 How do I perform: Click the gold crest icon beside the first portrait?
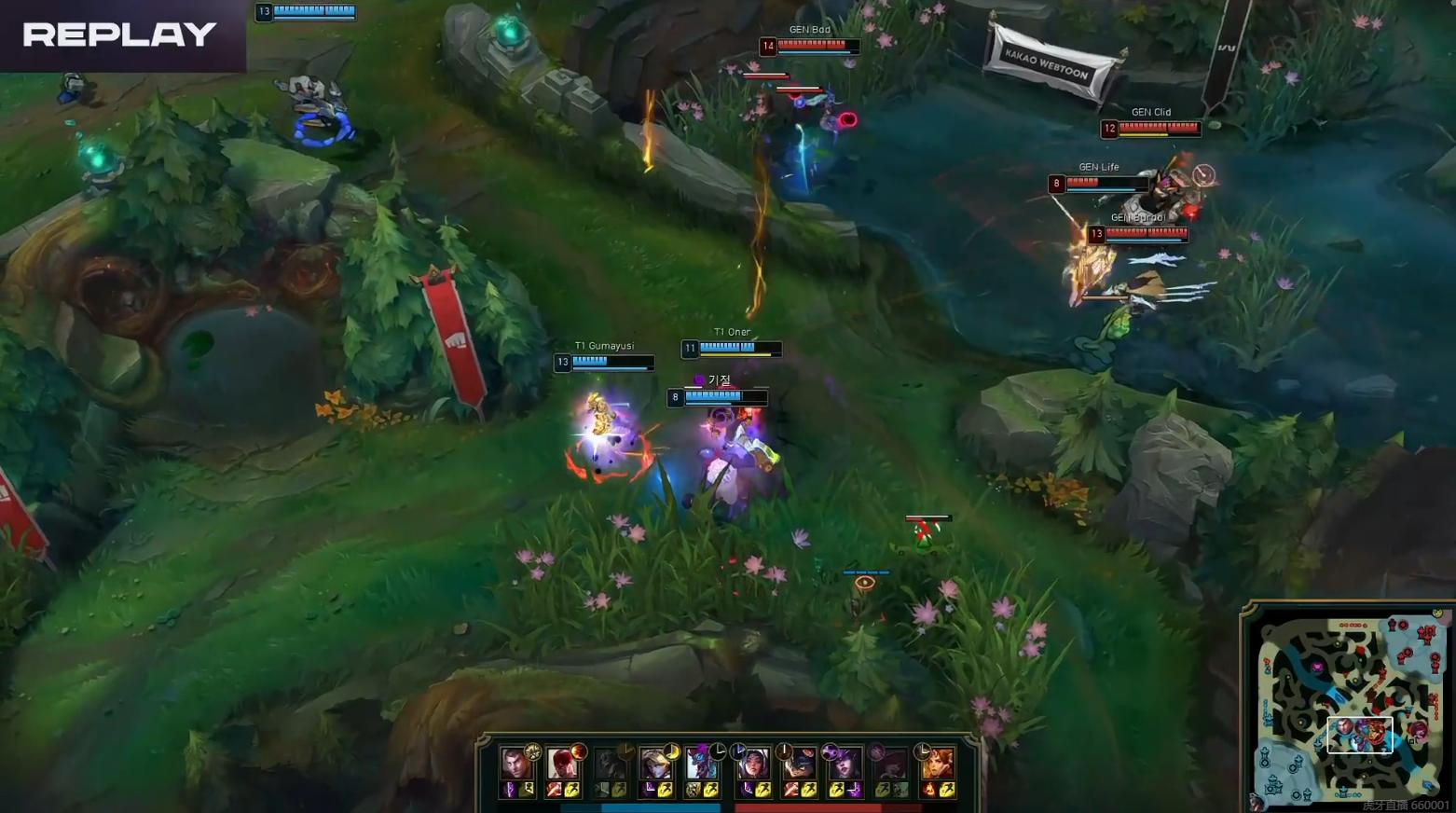[531, 751]
